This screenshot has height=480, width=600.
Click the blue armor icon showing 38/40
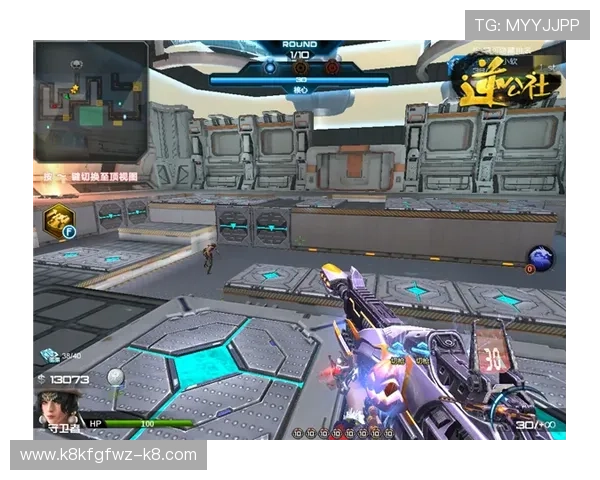[49, 355]
